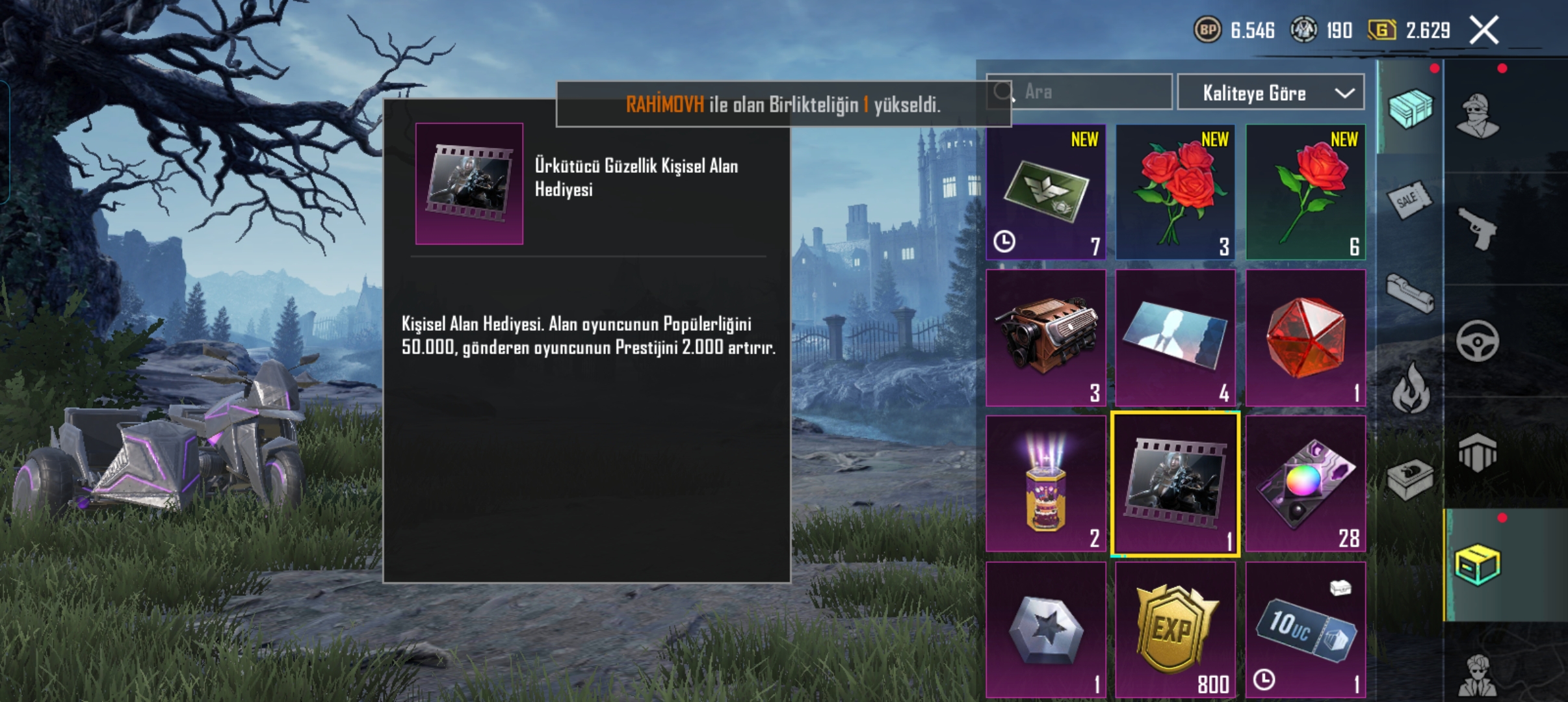Select the red crystal gem item
This screenshot has height=702, width=1568.
point(1305,338)
